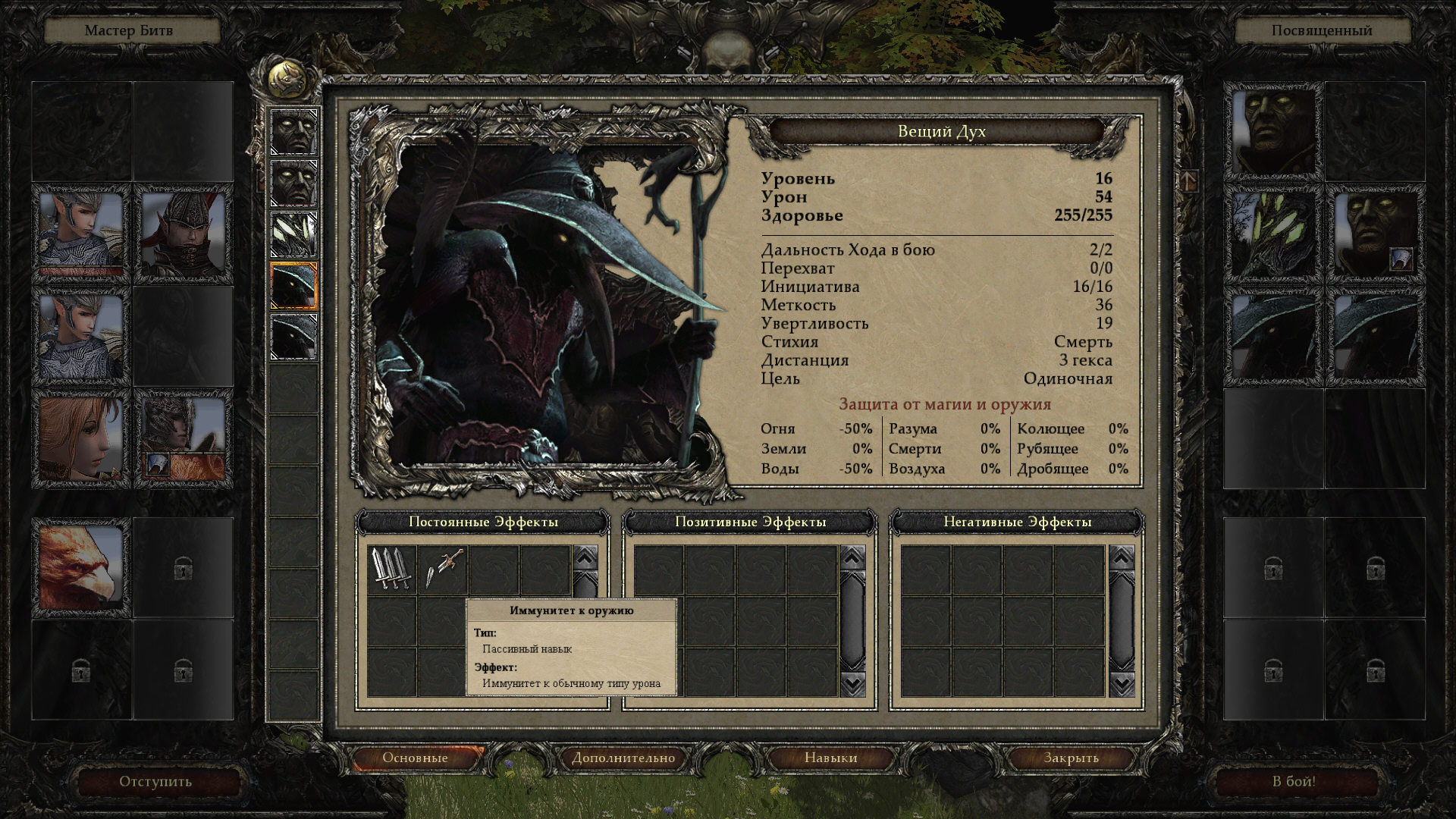
Task: Start the battle with В бой!
Action: (1294, 781)
